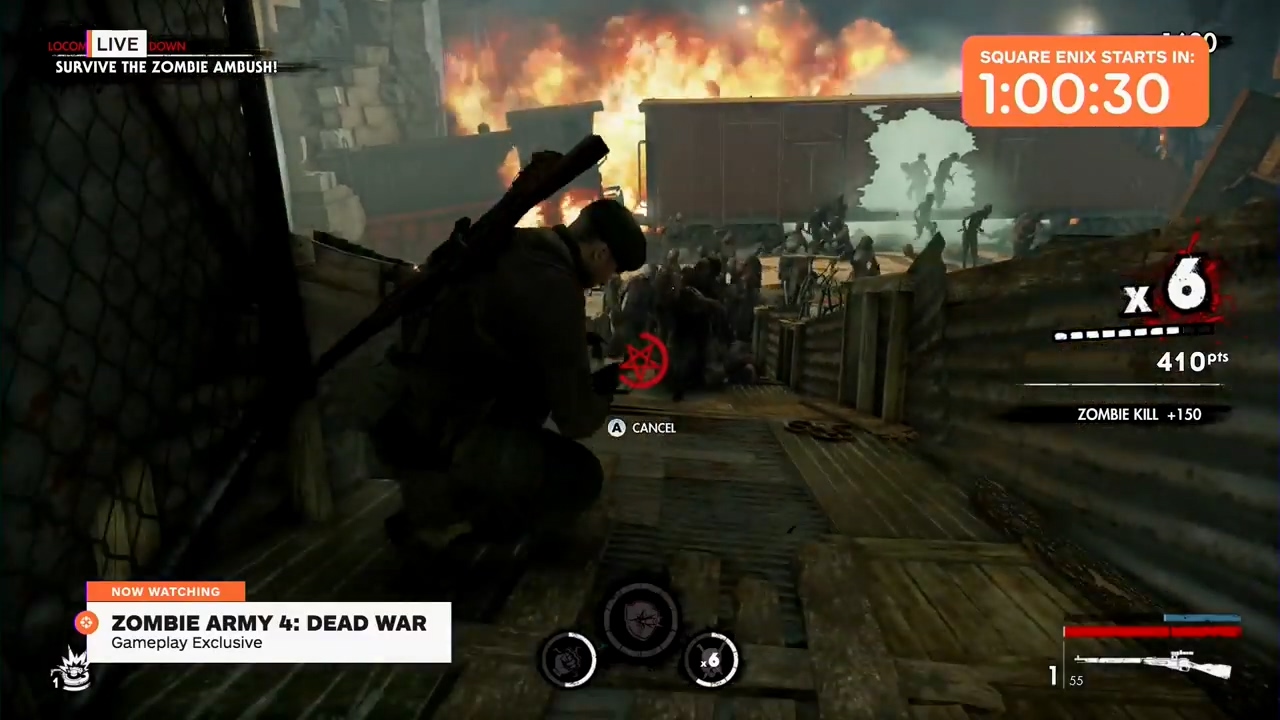Image resolution: width=1280 pixels, height=720 pixels.
Task: Select the melee fist ability icon
Action: point(568,660)
